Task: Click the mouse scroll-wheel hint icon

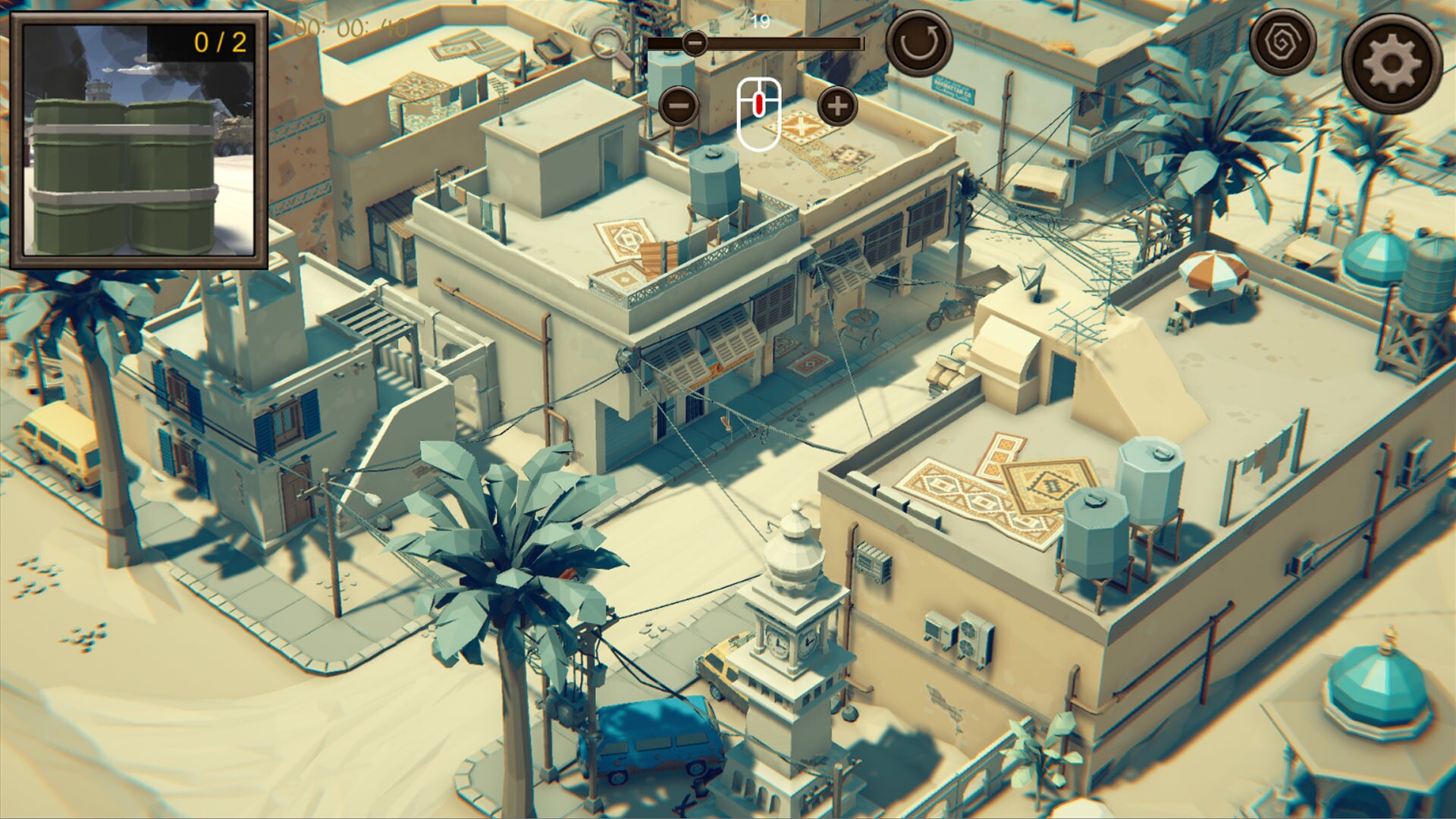Action: [x=758, y=115]
